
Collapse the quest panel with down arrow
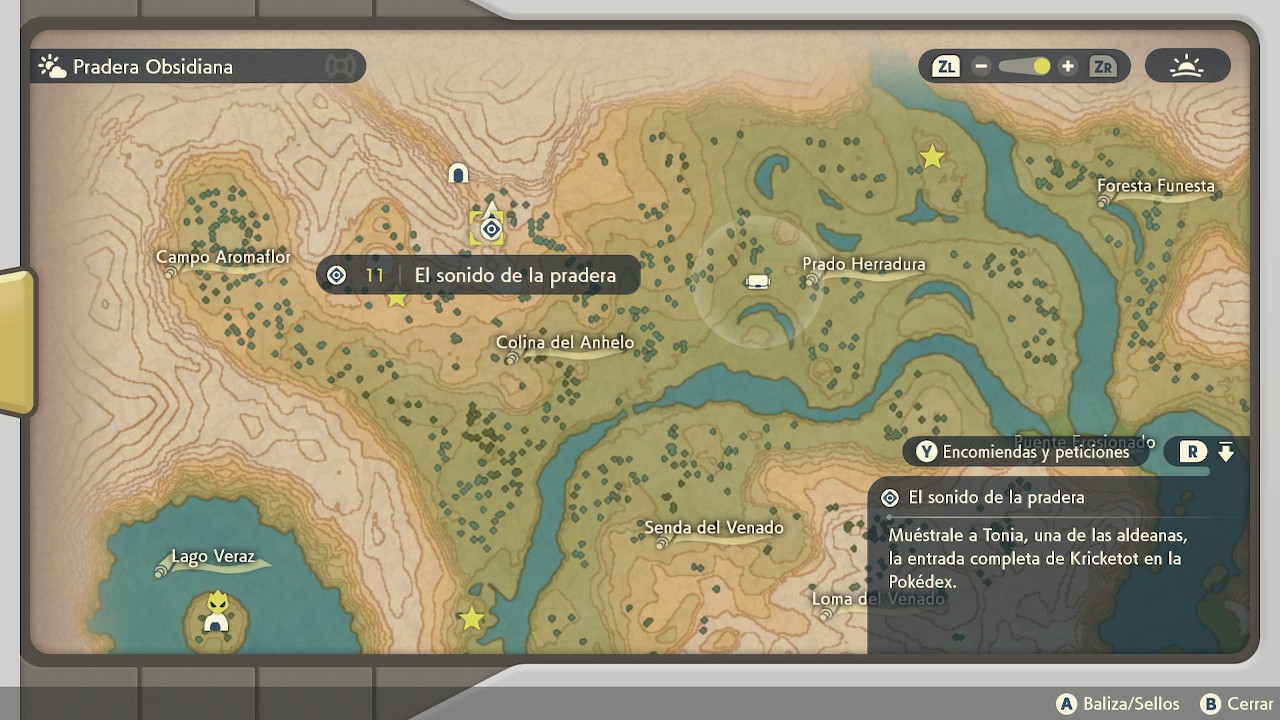[1226, 452]
